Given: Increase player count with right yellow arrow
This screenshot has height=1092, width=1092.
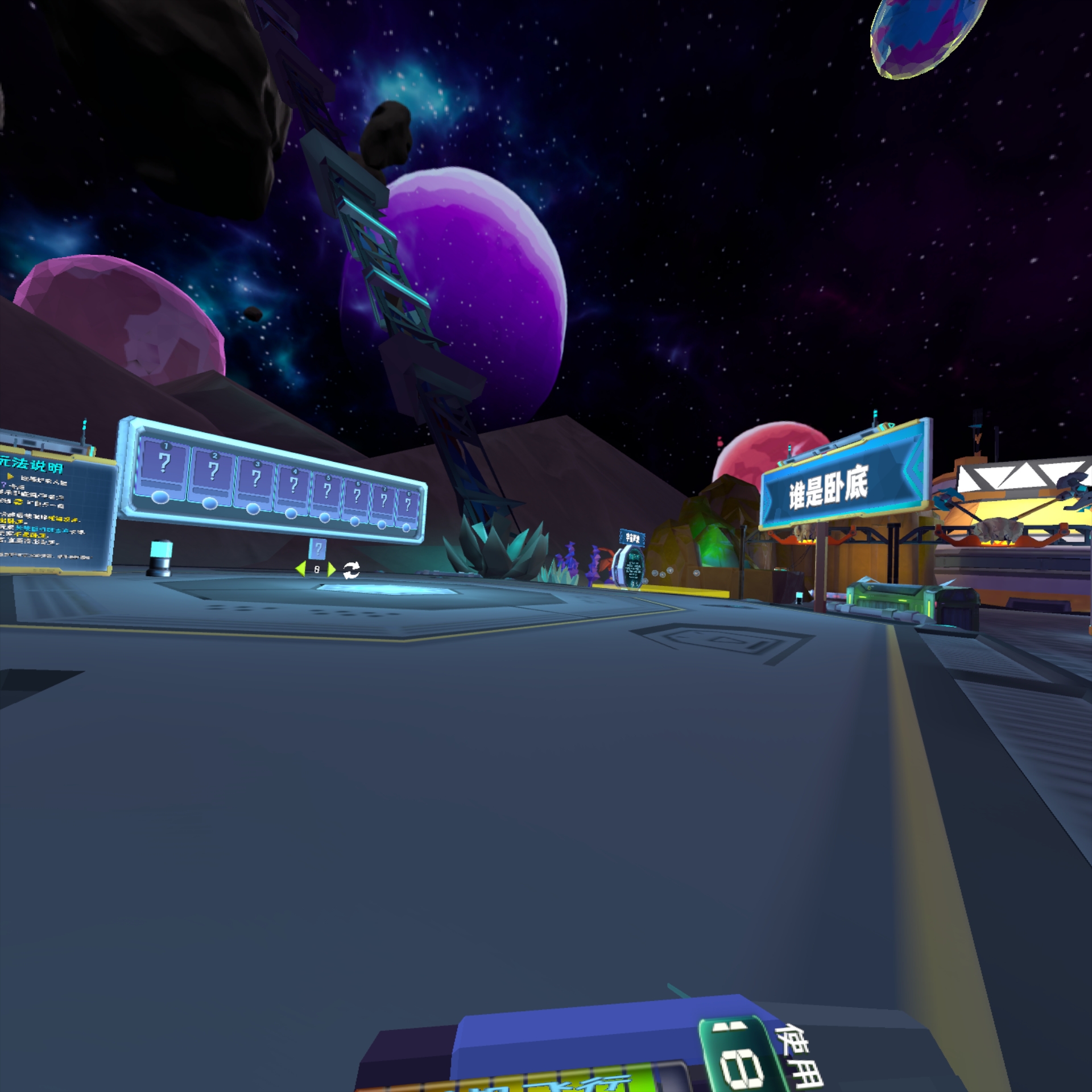Looking at the screenshot, I should coord(332,569).
